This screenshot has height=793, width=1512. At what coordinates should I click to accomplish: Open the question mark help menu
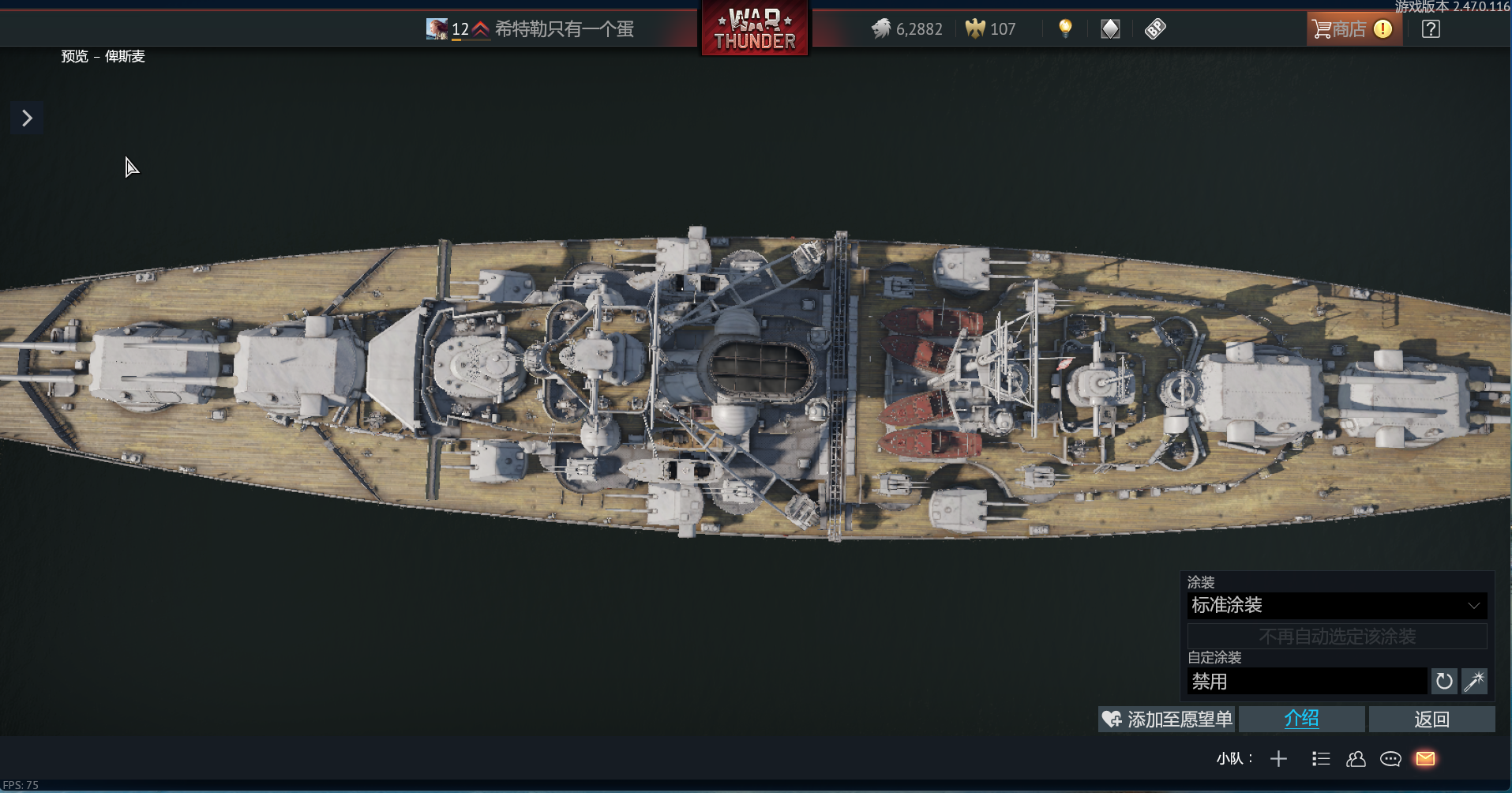coord(1430,29)
